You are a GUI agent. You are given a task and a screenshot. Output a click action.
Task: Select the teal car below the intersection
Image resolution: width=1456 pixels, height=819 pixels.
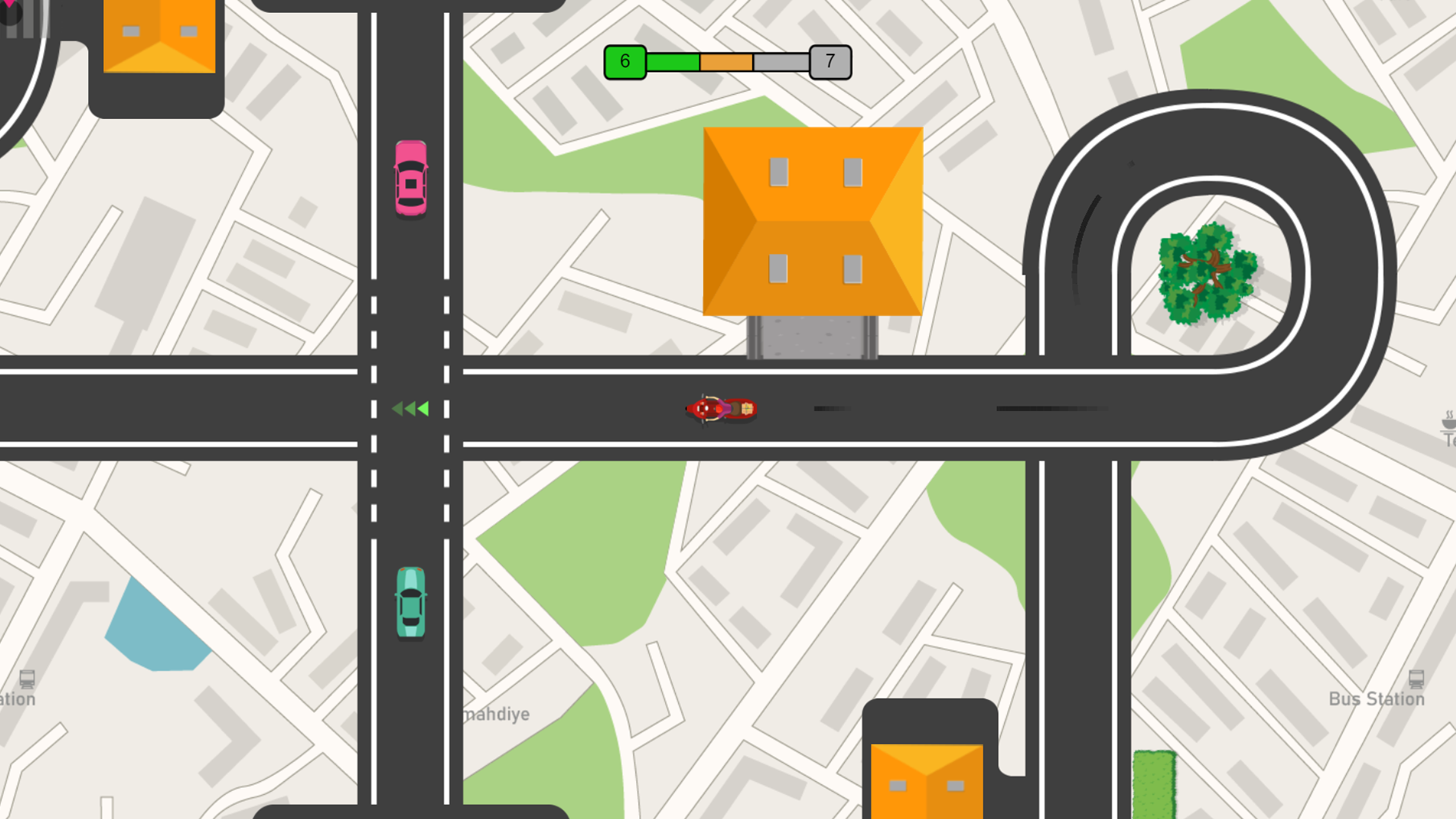point(410,601)
